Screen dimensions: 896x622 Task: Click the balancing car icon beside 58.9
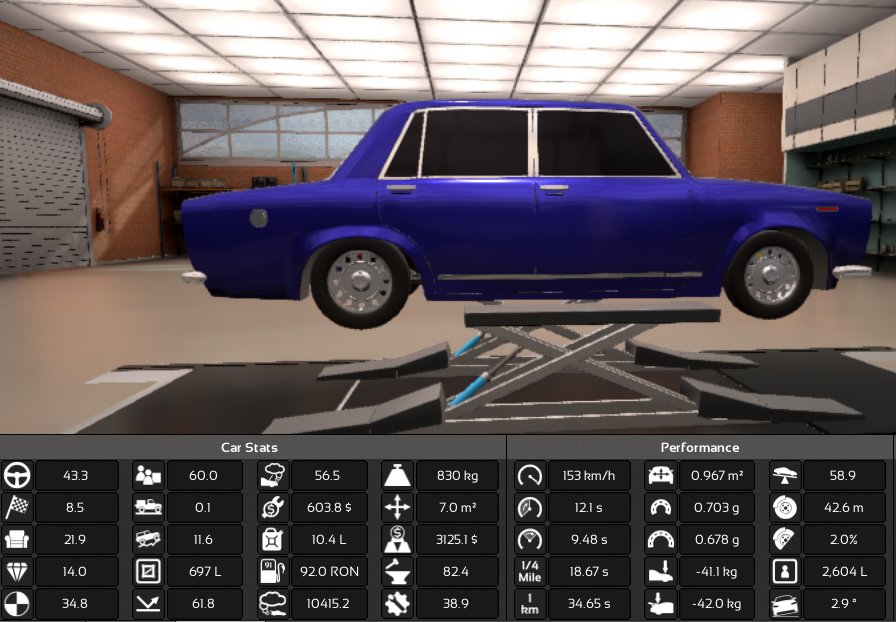point(785,476)
